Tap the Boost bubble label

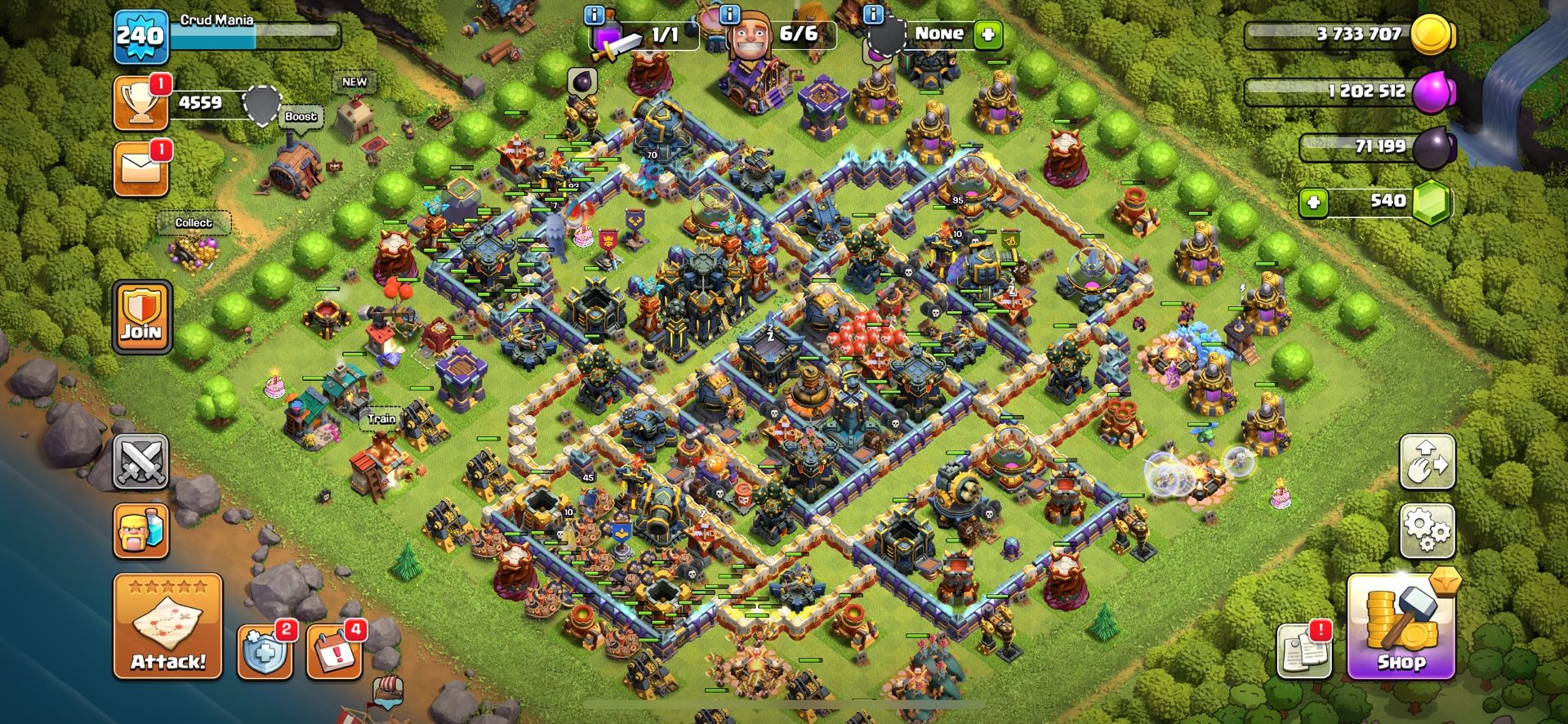tap(301, 117)
